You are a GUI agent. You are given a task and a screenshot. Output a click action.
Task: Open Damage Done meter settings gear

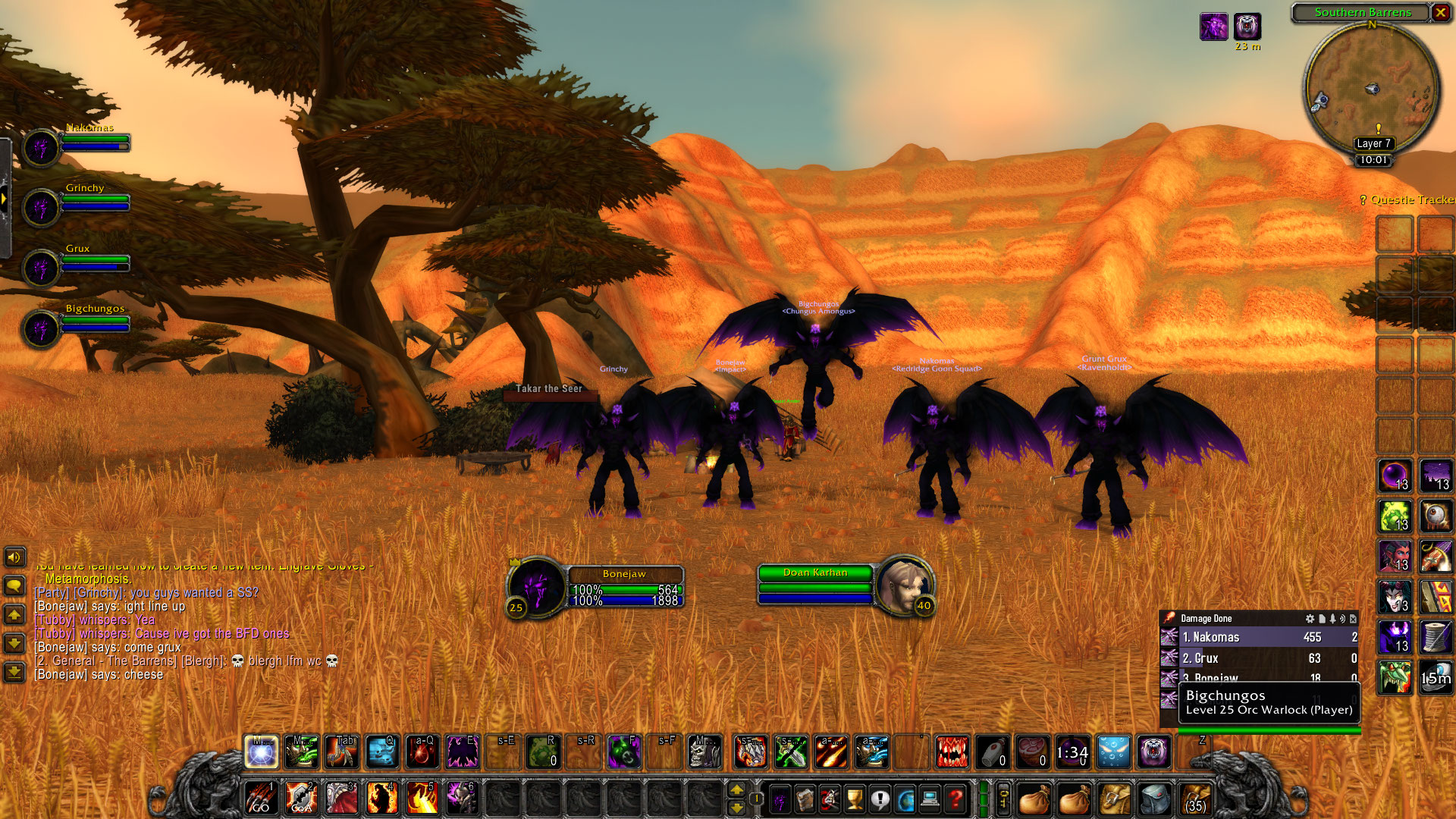point(1310,619)
